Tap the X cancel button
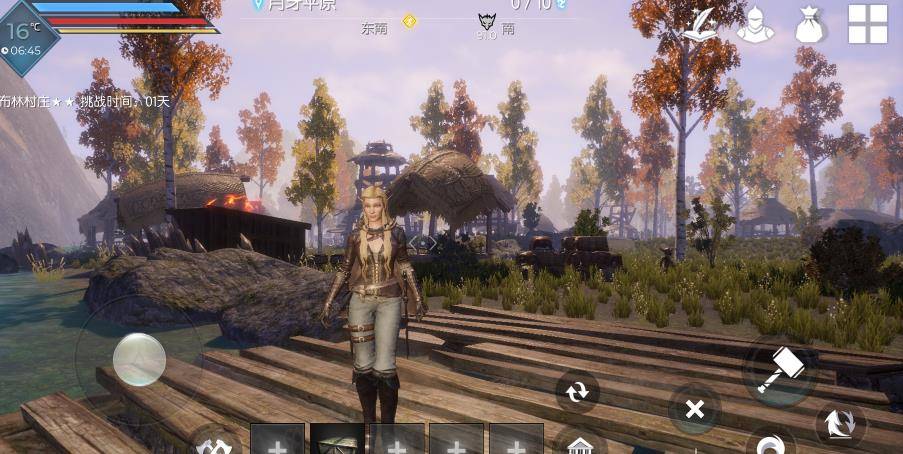Viewport: 903px width, 454px height. click(695, 408)
